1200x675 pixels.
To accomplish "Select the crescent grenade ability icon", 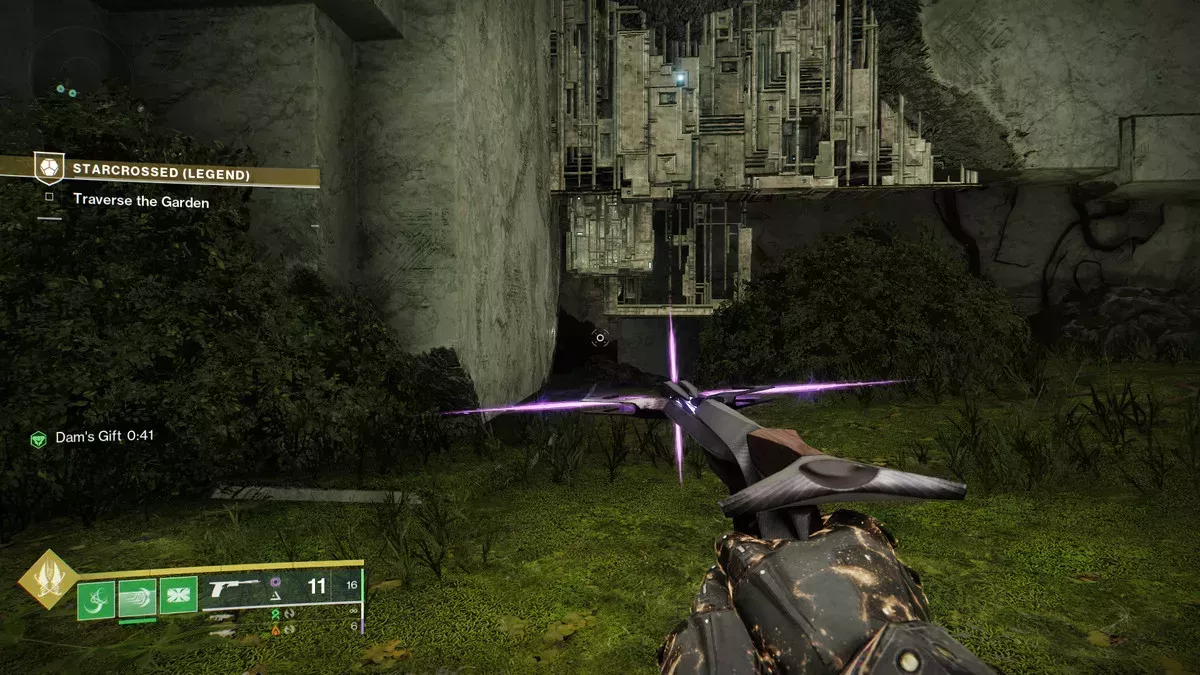I will pos(95,599).
